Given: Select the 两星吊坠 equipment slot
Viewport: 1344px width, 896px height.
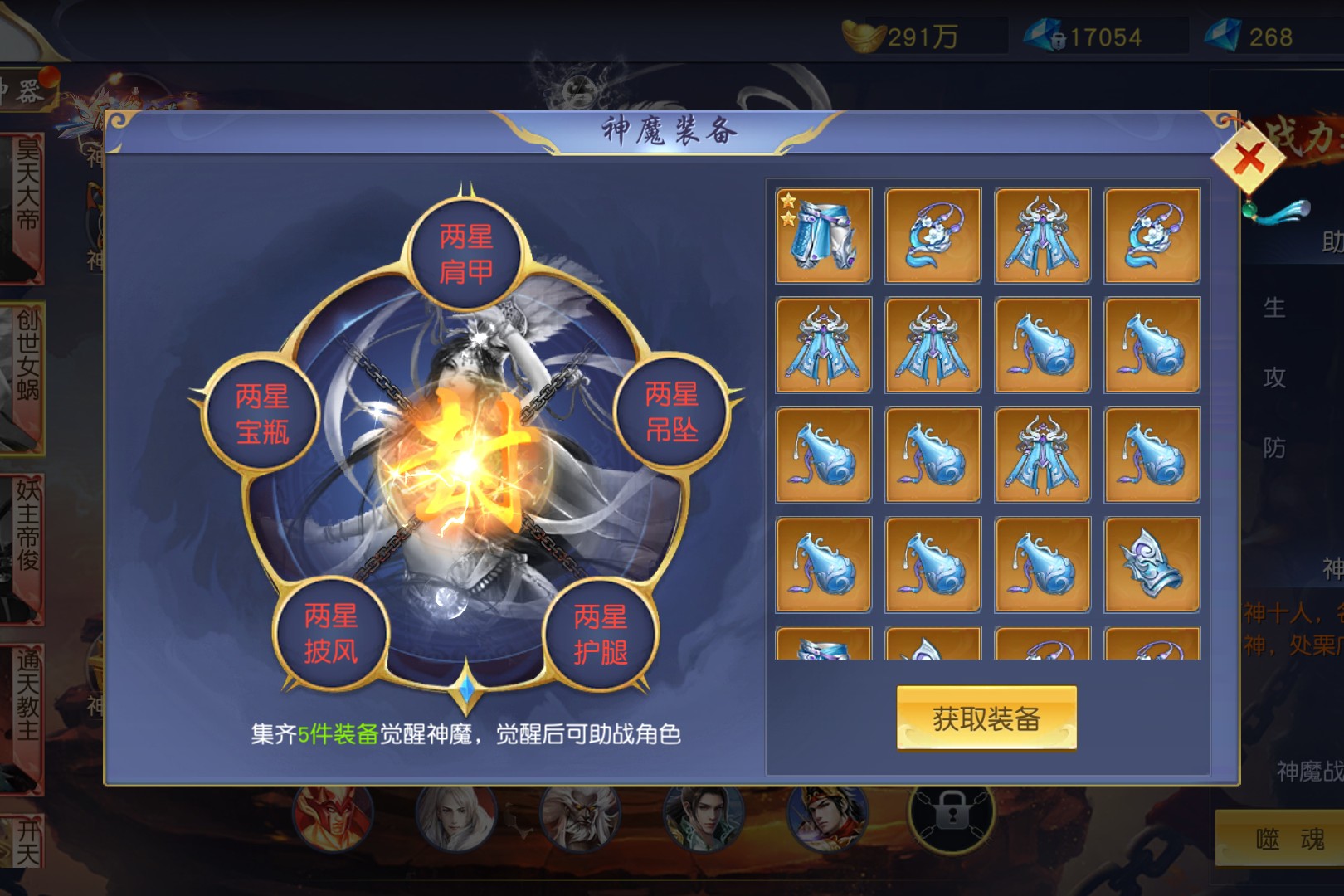Looking at the screenshot, I should (x=671, y=412).
